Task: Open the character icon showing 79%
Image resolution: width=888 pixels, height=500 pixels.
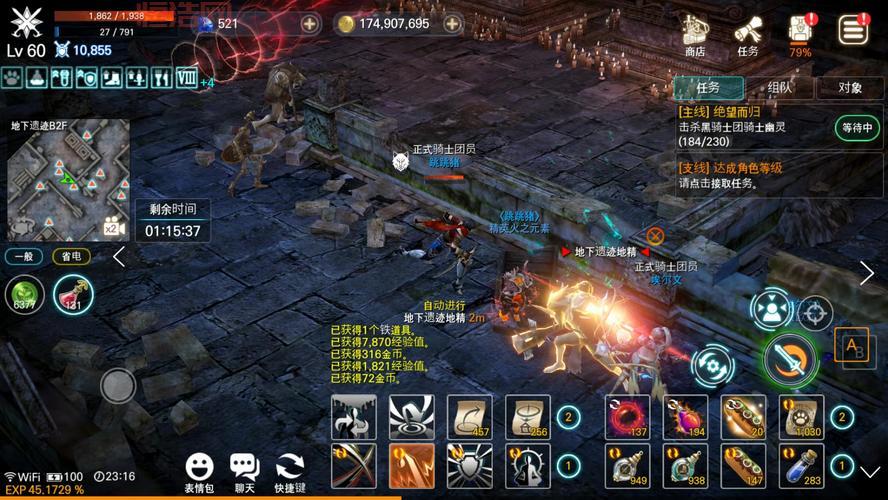Action: pos(800,34)
